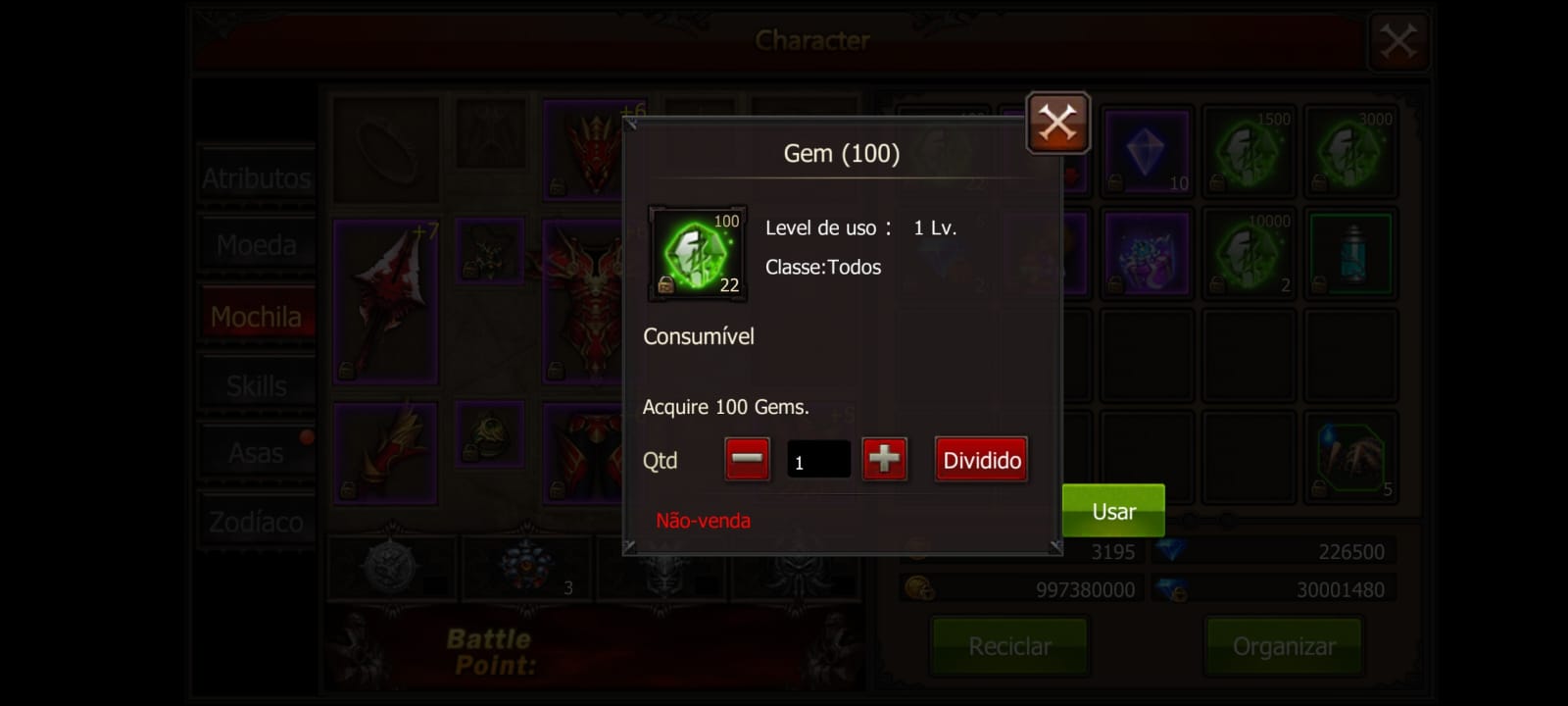The image size is (1568, 706).
Task: Switch to the Atributos tab
Action: (x=256, y=178)
